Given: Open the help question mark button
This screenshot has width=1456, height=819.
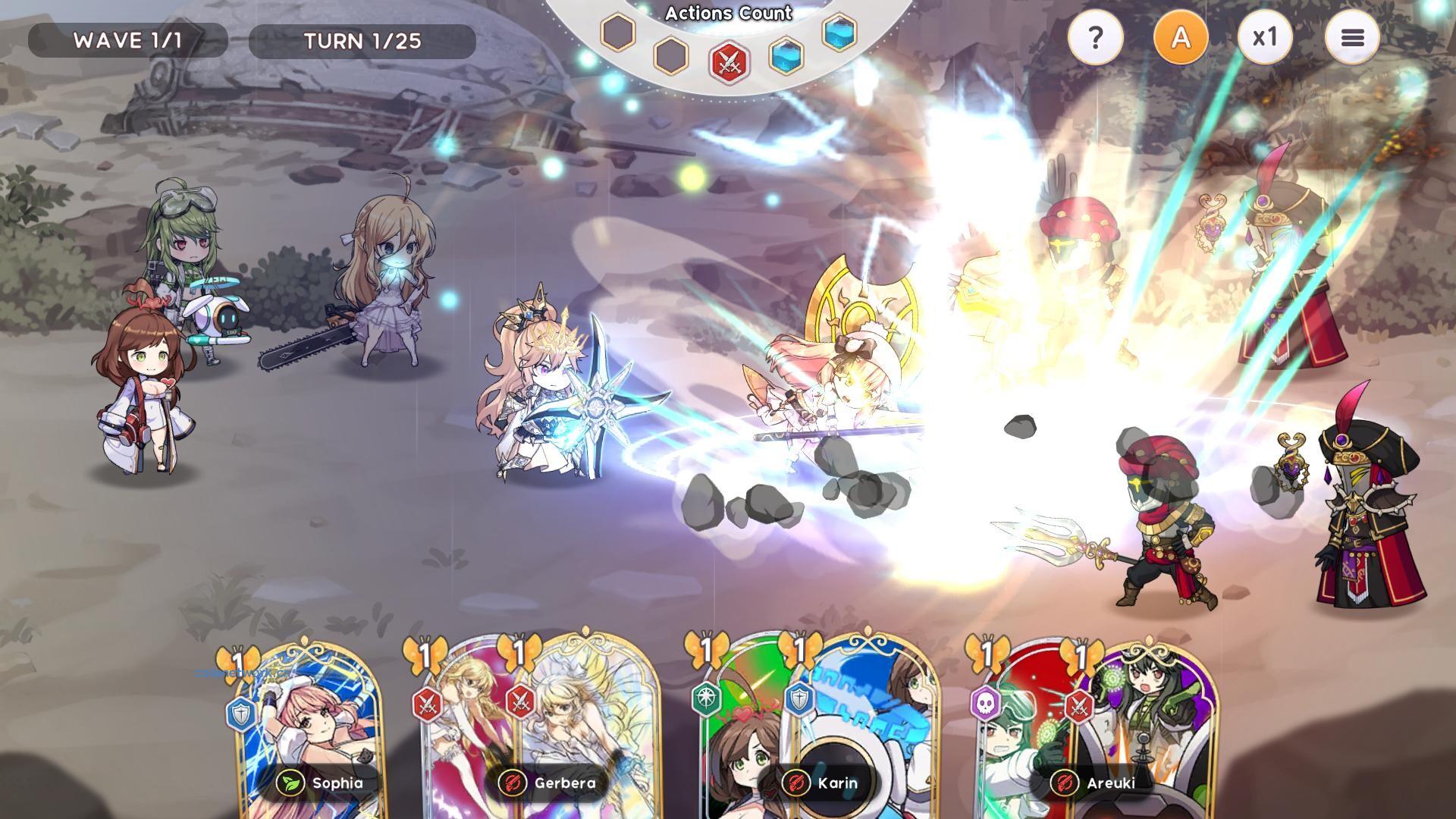Looking at the screenshot, I should pos(1095,38).
